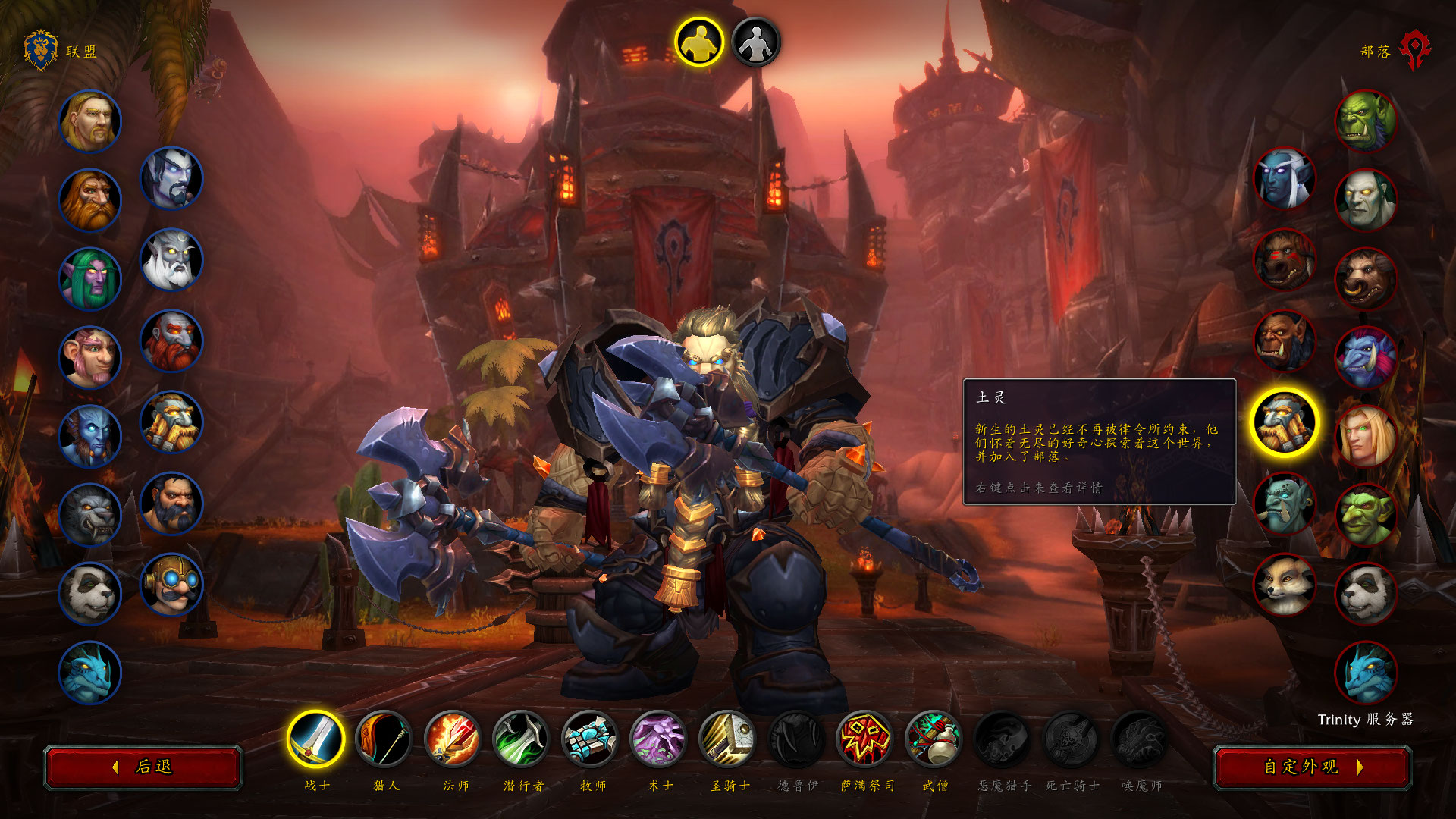Screen dimensions: 1456x819
Task: Select the Alliance gnome with goggles portrait
Action: [x=172, y=584]
